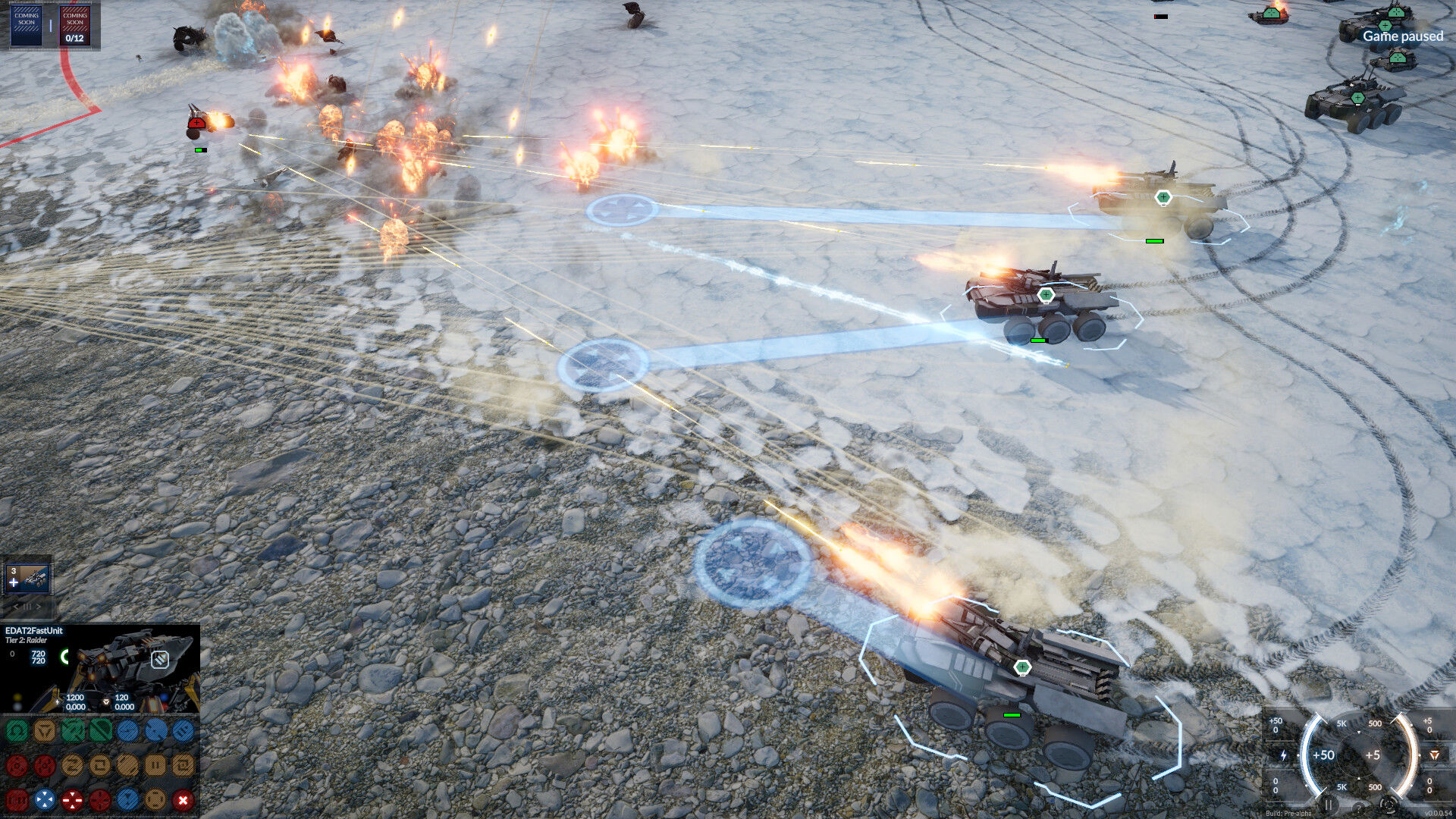Click the red X cancel command
This screenshot has height=819, width=1456.
pyautogui.click(x=183, y=799)
